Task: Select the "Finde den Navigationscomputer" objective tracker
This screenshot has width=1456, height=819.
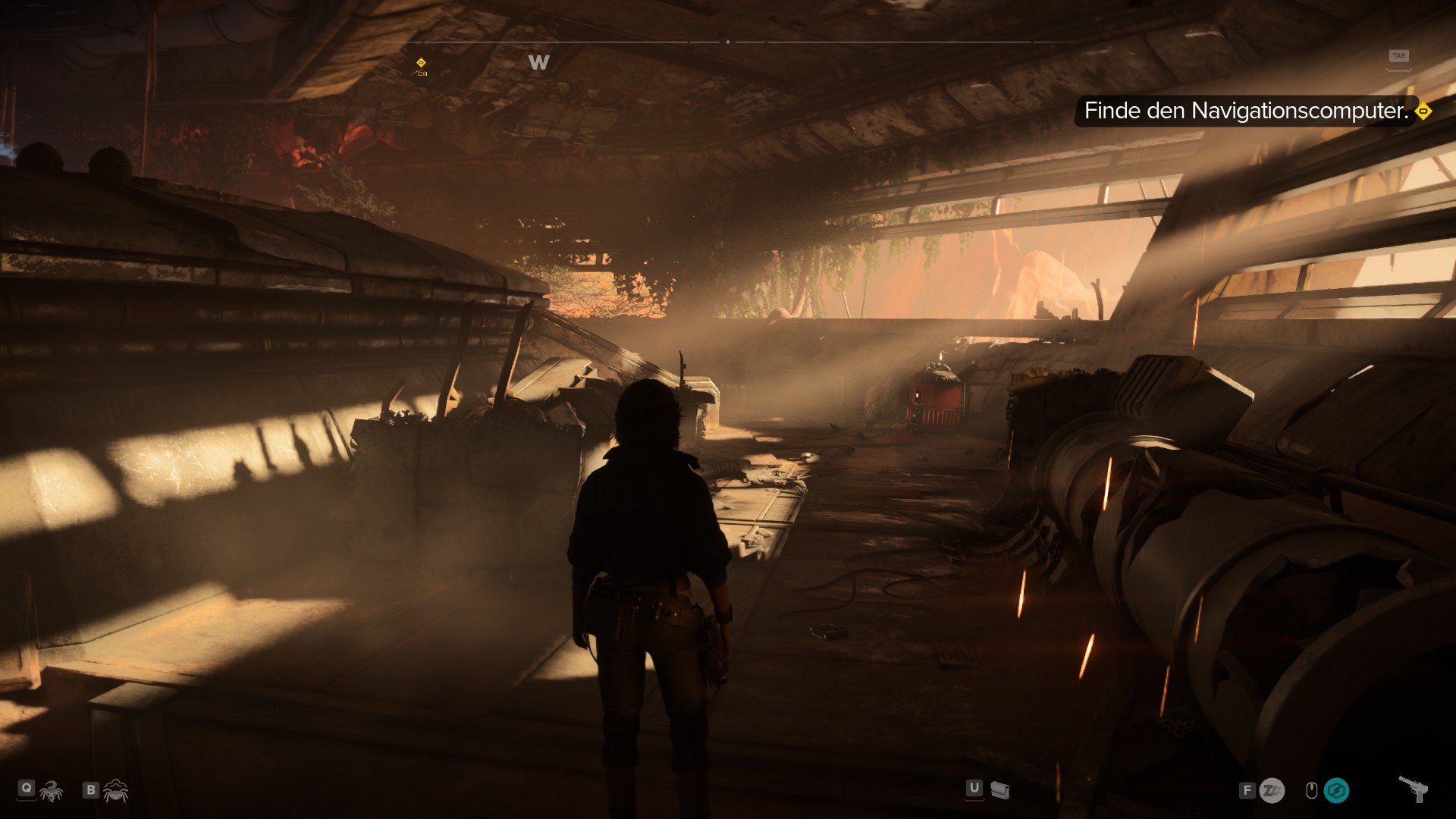Action: (1246, 111)
